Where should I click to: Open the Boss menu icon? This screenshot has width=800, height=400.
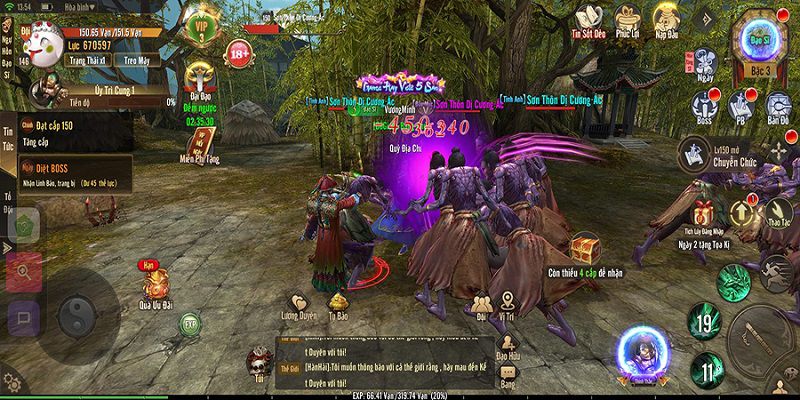[x=703, y=108]
